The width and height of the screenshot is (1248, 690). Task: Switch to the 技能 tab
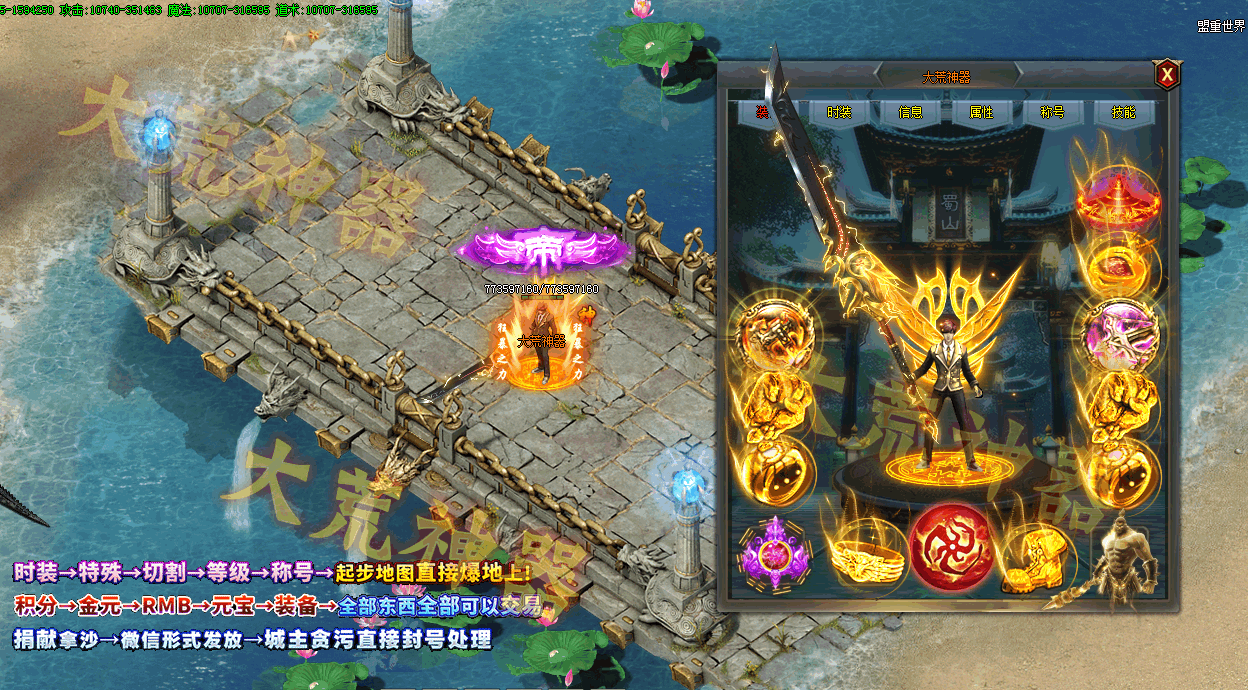(x=1123, y=113)
